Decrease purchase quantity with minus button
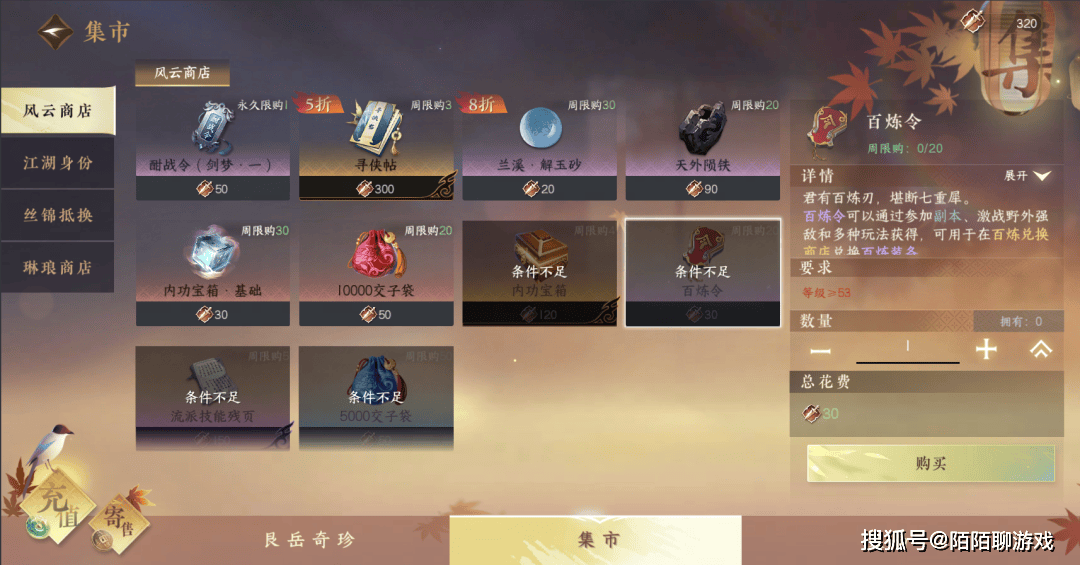The height and width of the screenshot is (565, 1080). tap(820, 350)
